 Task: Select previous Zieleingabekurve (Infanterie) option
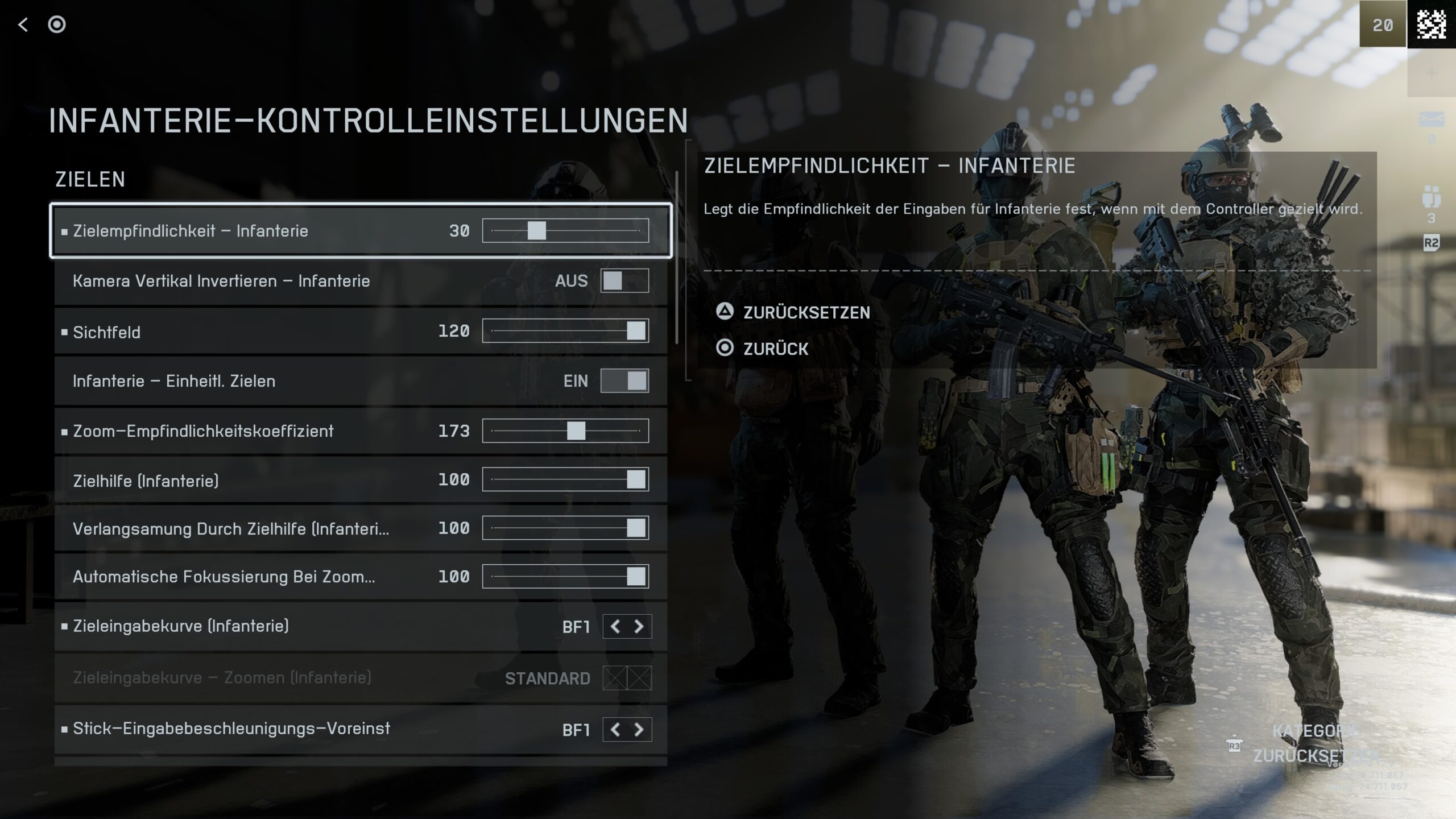click(x=615, y=627)
